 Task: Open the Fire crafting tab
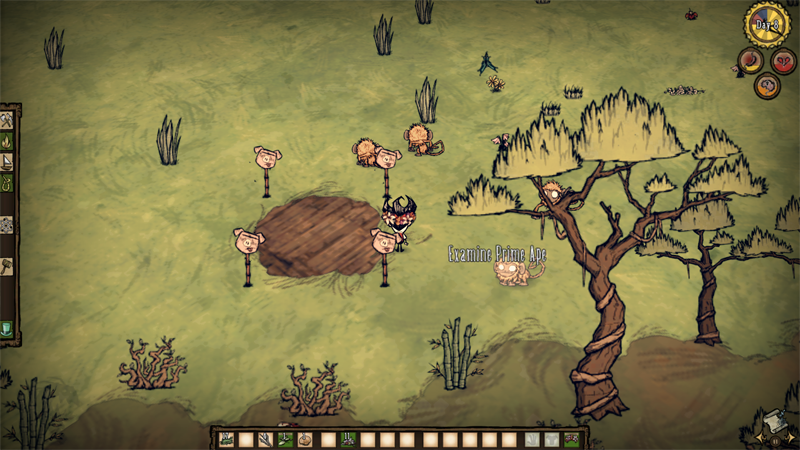[8, 141]
